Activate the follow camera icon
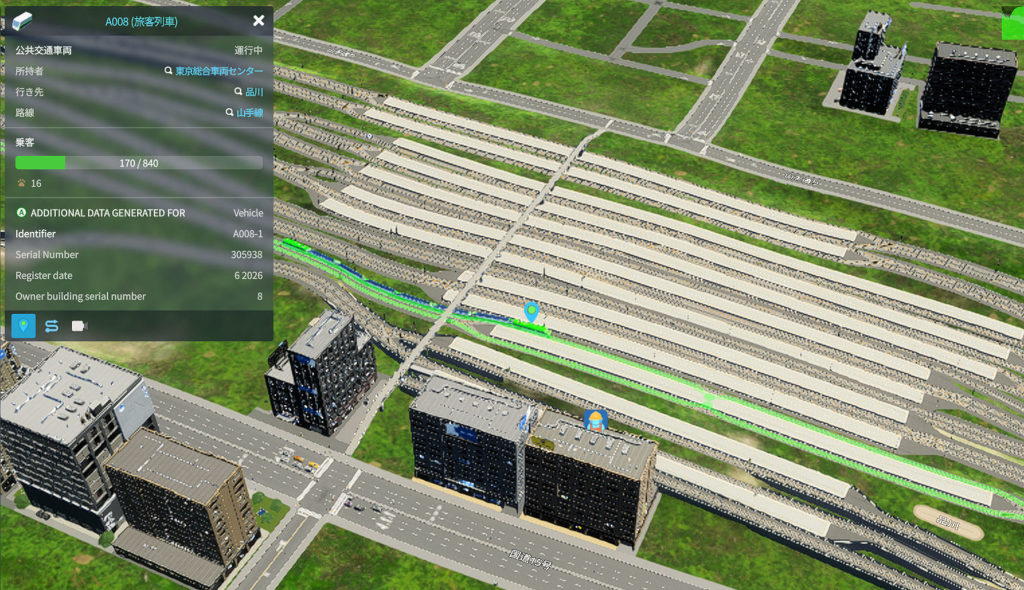 coord(79,326)
